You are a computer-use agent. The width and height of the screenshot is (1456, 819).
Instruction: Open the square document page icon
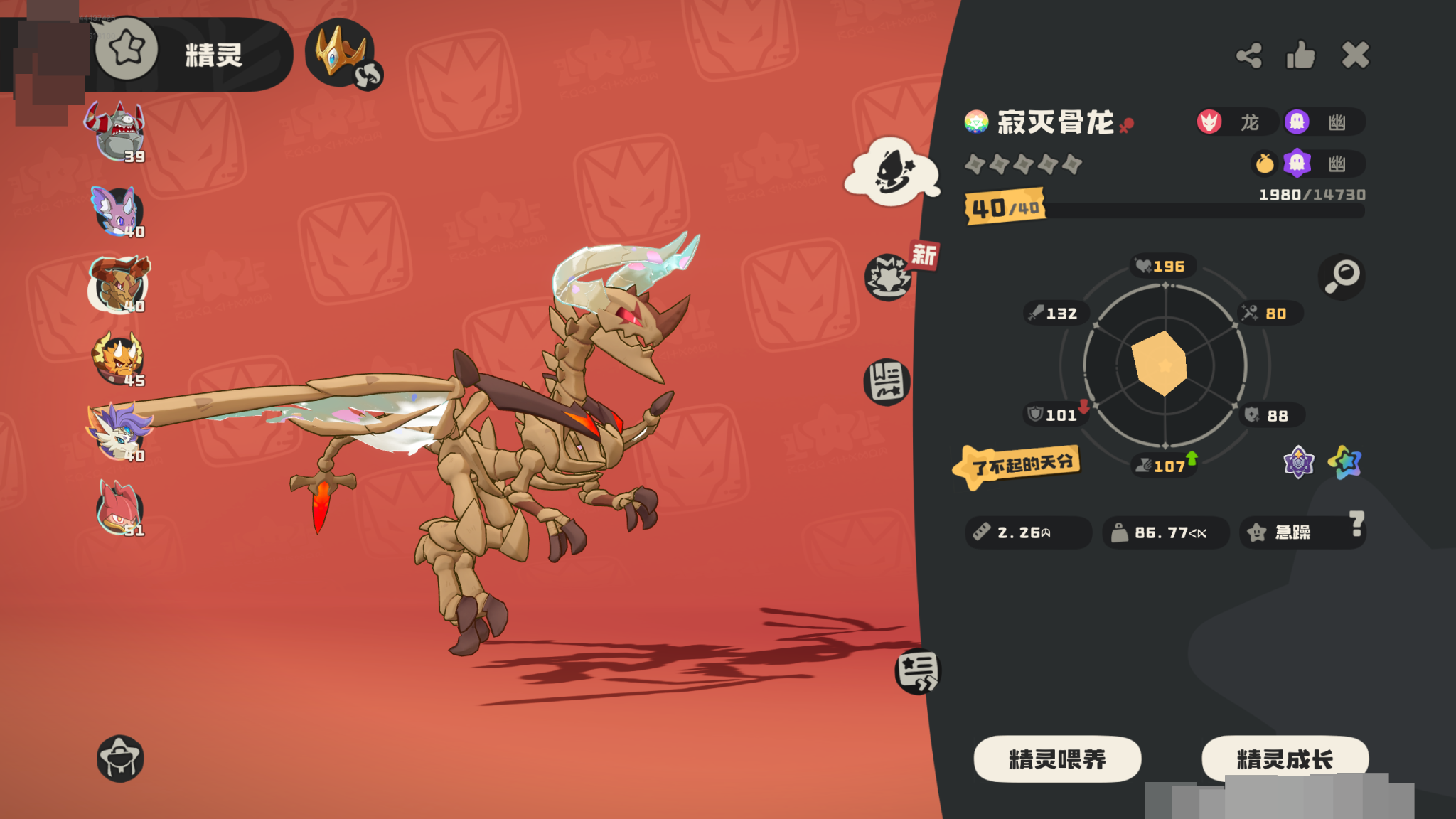click(x=887, y=382)
